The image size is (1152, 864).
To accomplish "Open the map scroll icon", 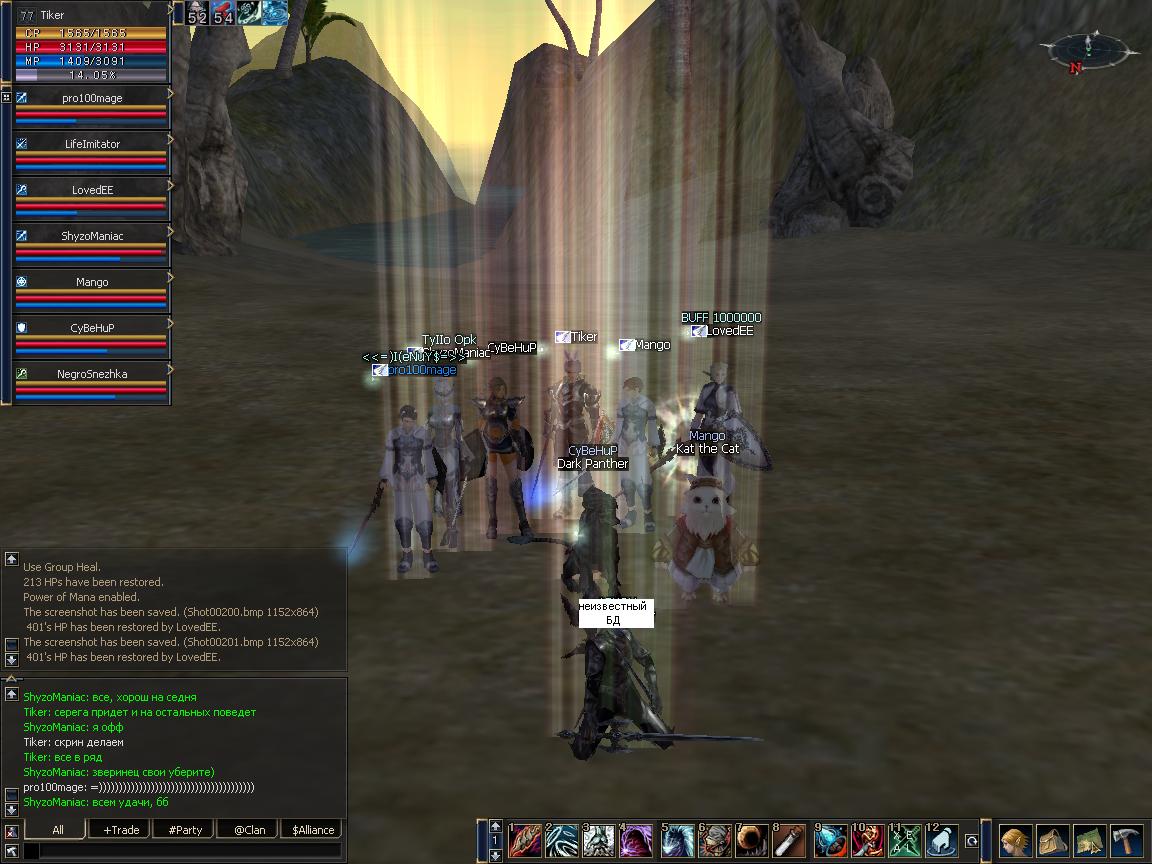I will 1090,840.
